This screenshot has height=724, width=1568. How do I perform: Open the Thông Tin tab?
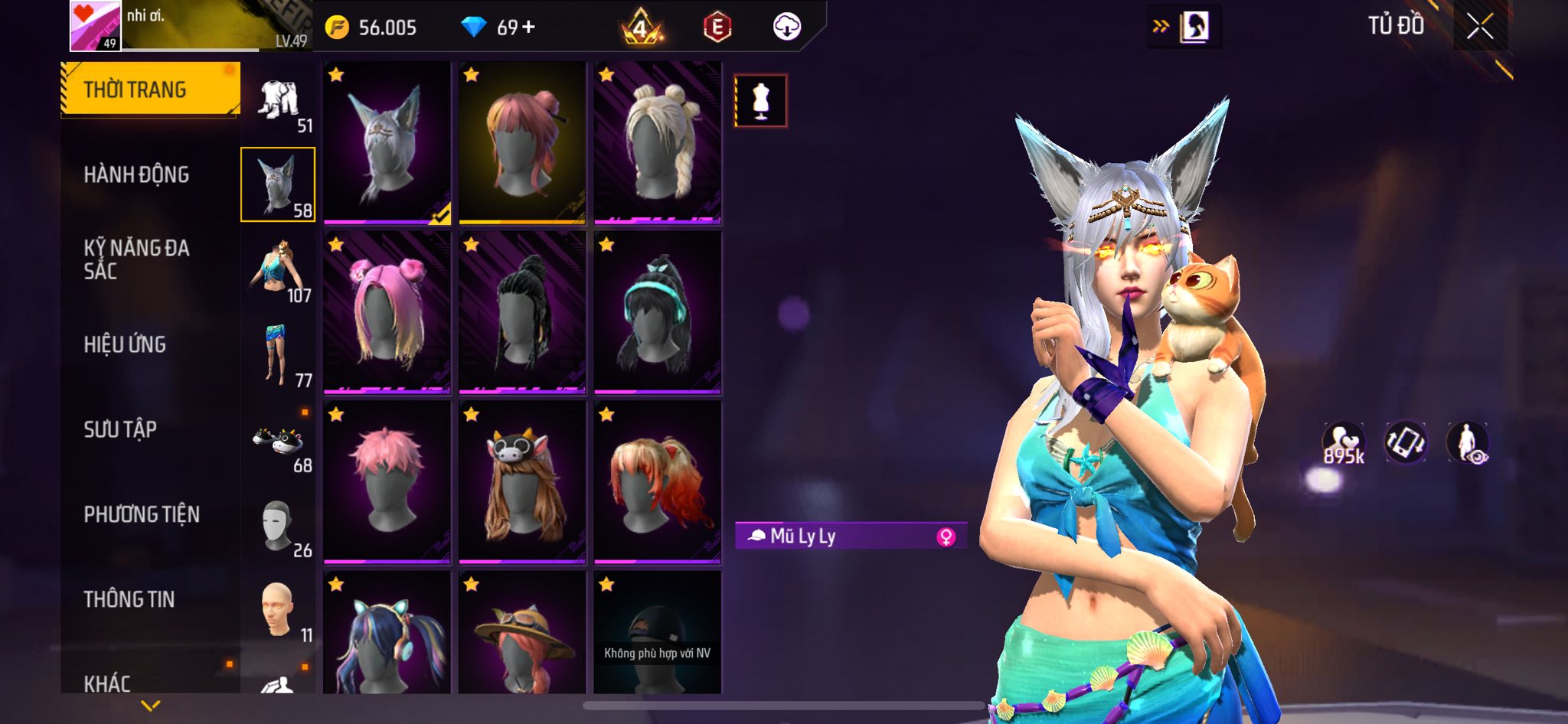[129, 599]
